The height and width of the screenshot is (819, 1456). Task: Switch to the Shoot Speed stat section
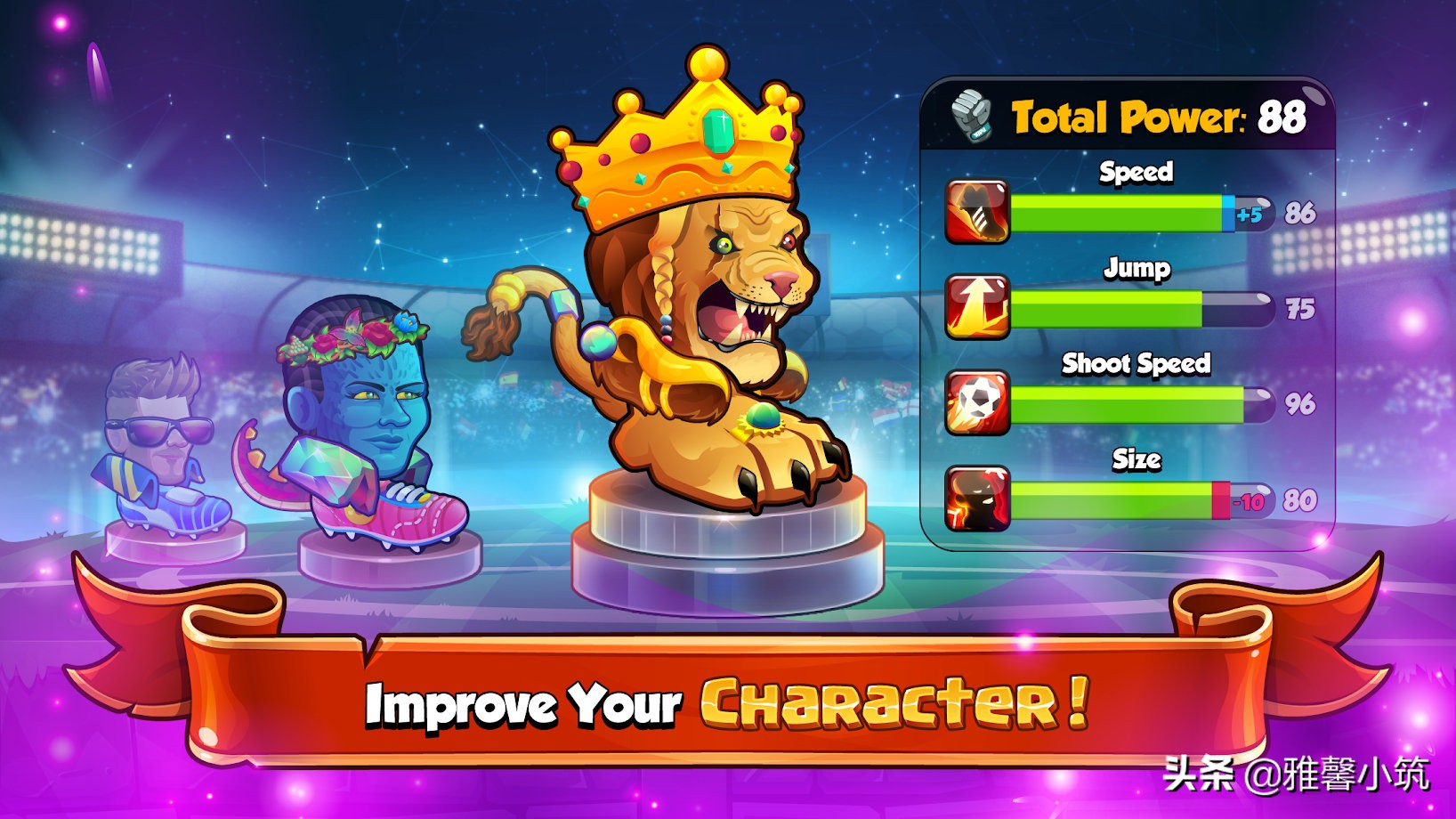coord(1136,363)
